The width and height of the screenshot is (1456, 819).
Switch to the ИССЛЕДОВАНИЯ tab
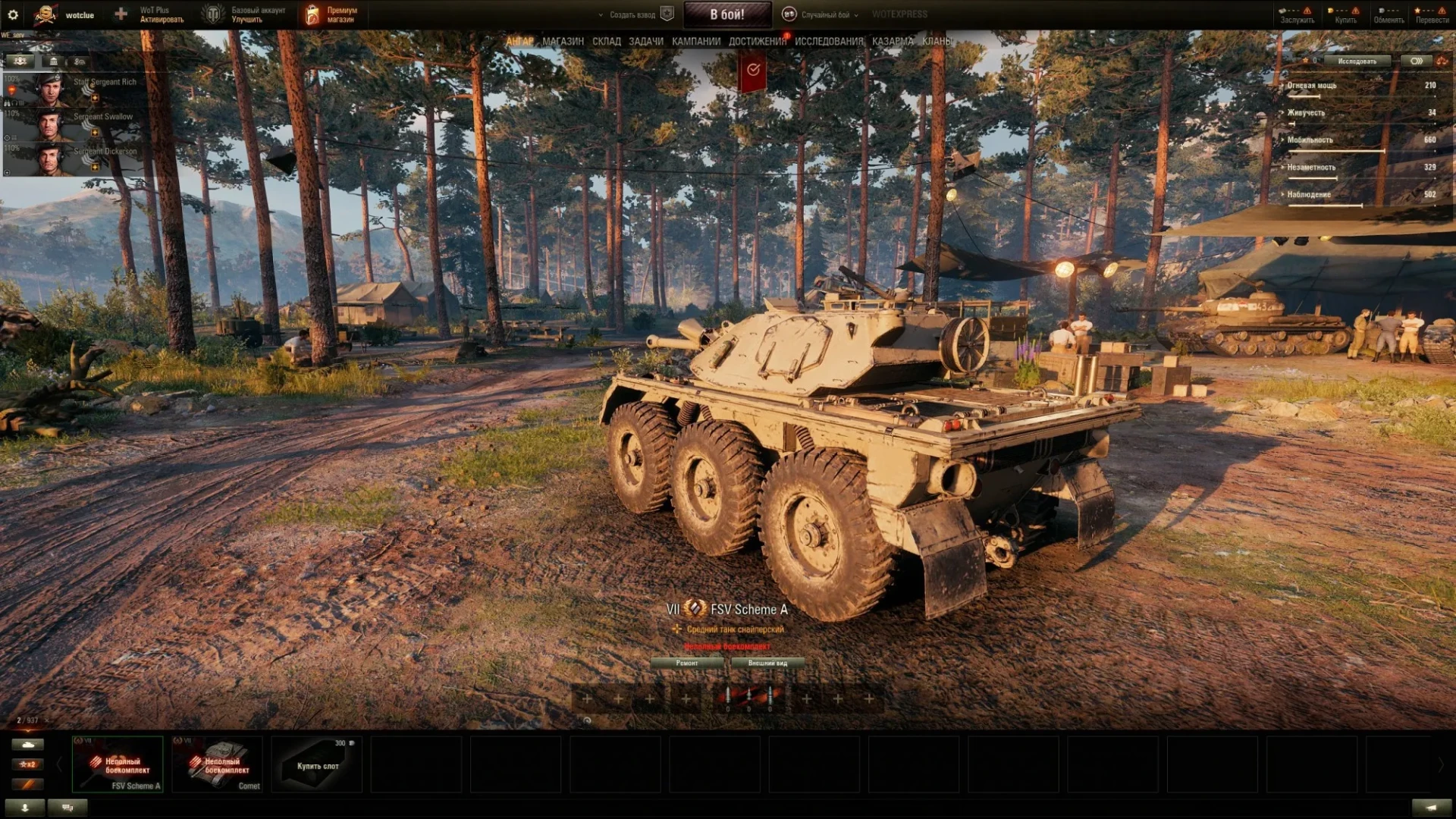pos(828,42)
